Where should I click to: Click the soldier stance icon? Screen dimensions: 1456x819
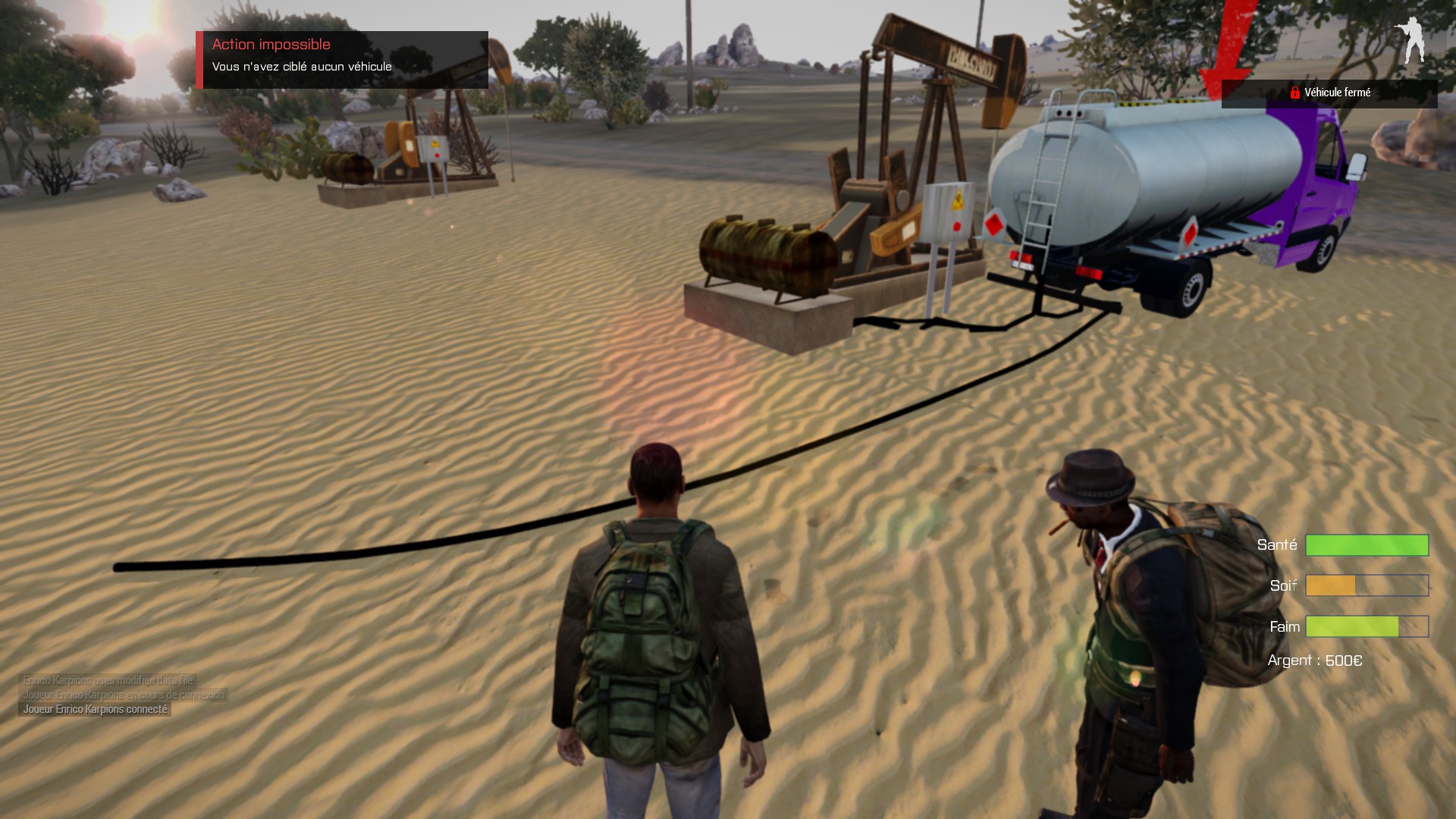[1412, 40]
